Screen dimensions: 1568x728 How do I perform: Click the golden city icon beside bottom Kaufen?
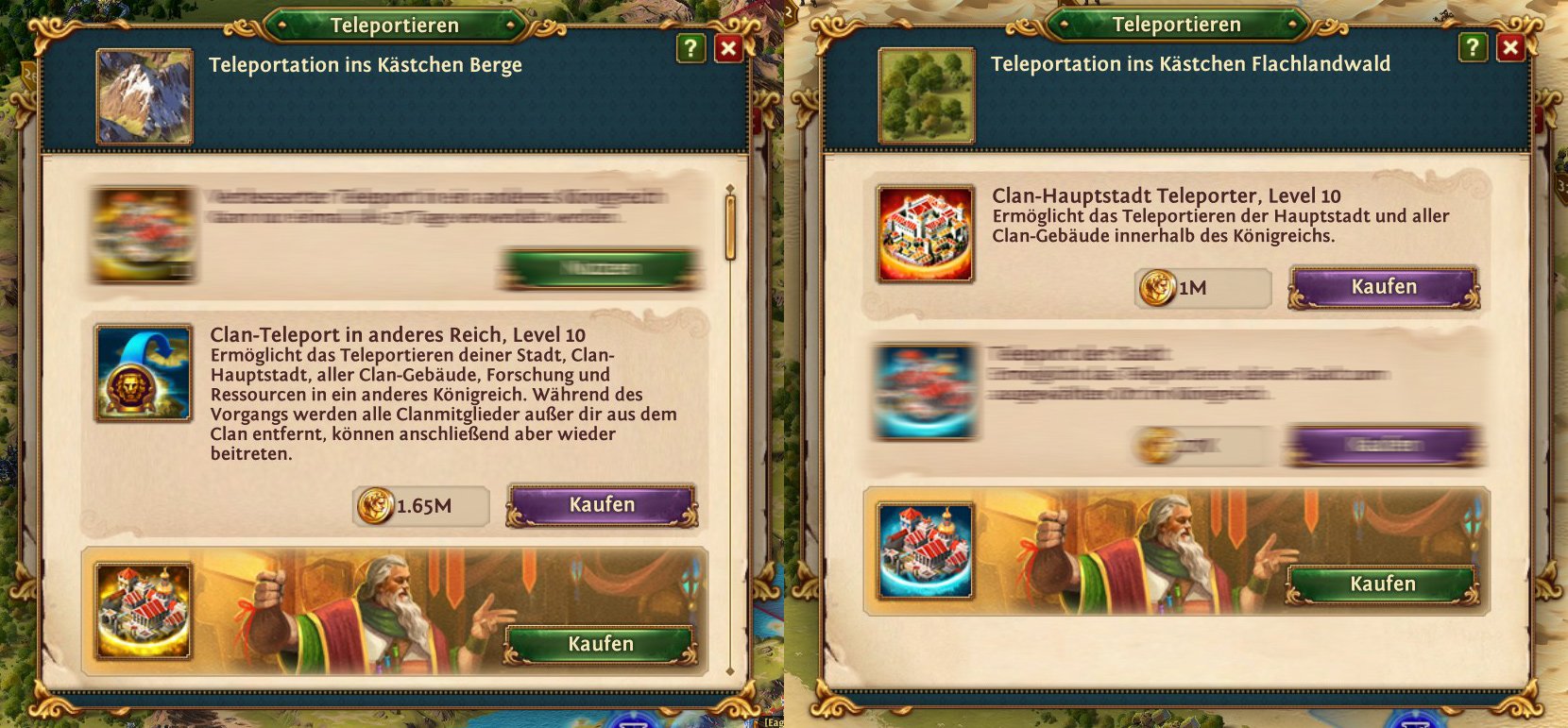(143, 612)
